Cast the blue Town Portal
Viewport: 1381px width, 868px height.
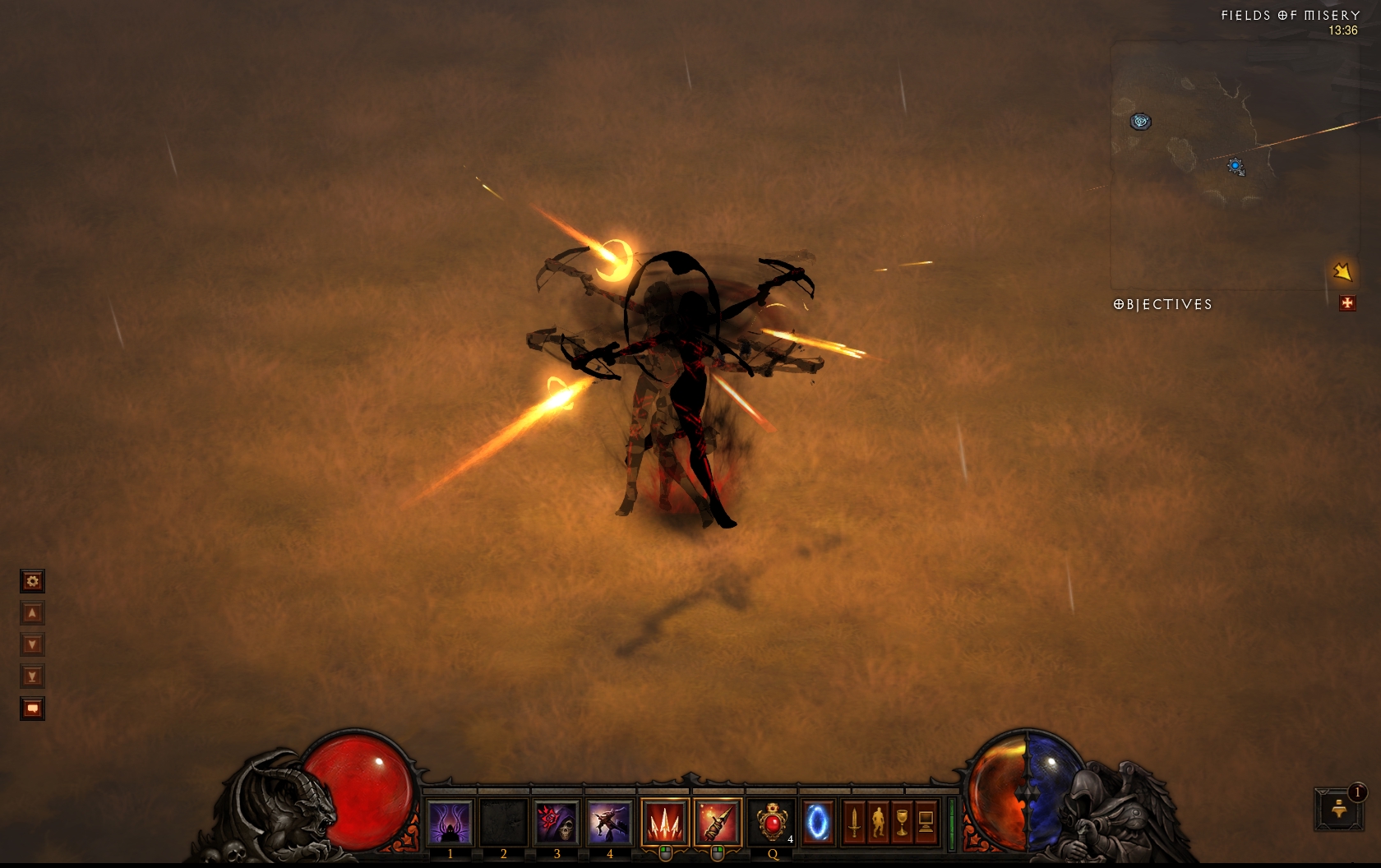pyautogui.click(x=816, y=822)
